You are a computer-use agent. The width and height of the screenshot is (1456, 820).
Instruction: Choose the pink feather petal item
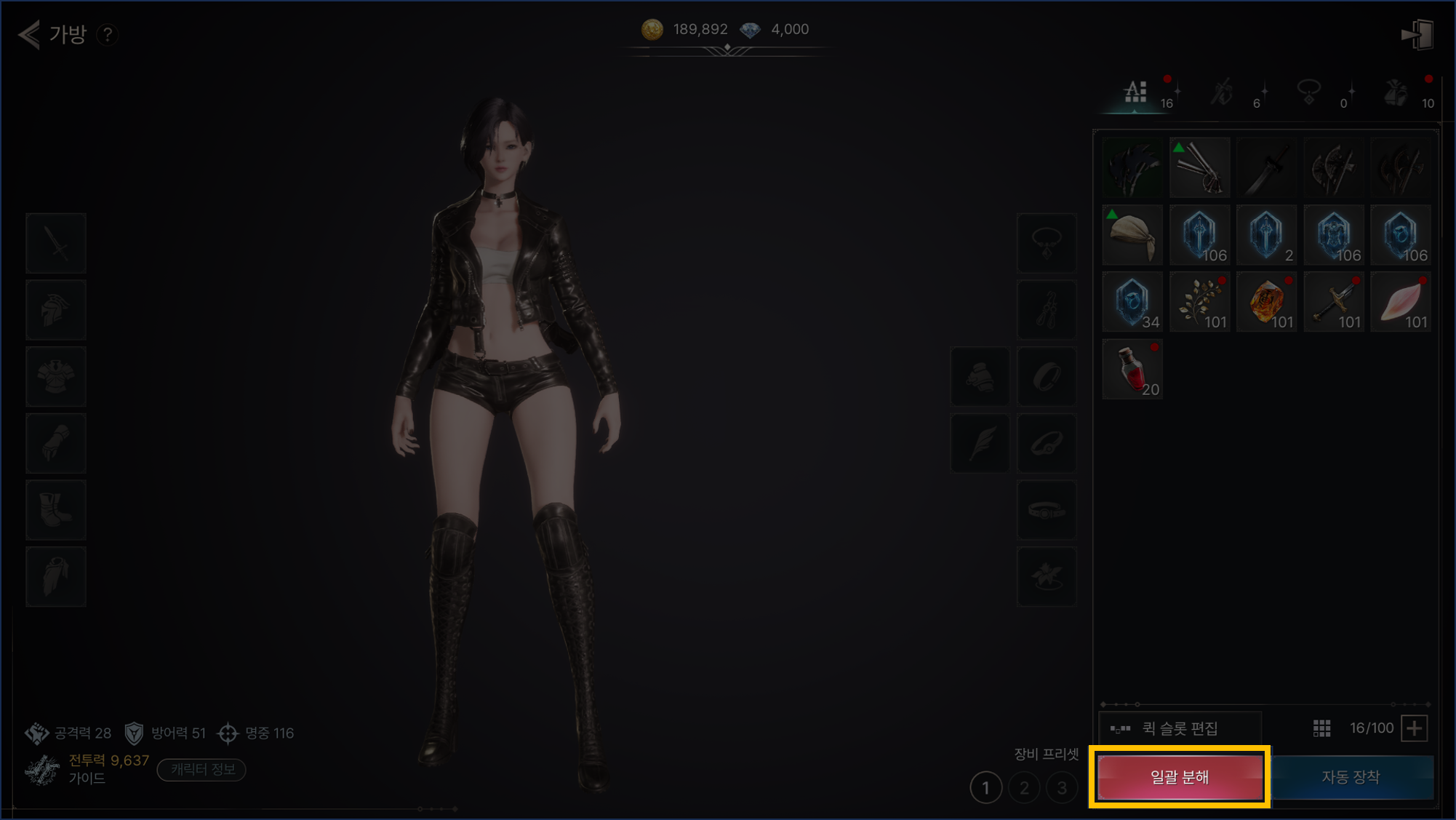point(1401,302)
